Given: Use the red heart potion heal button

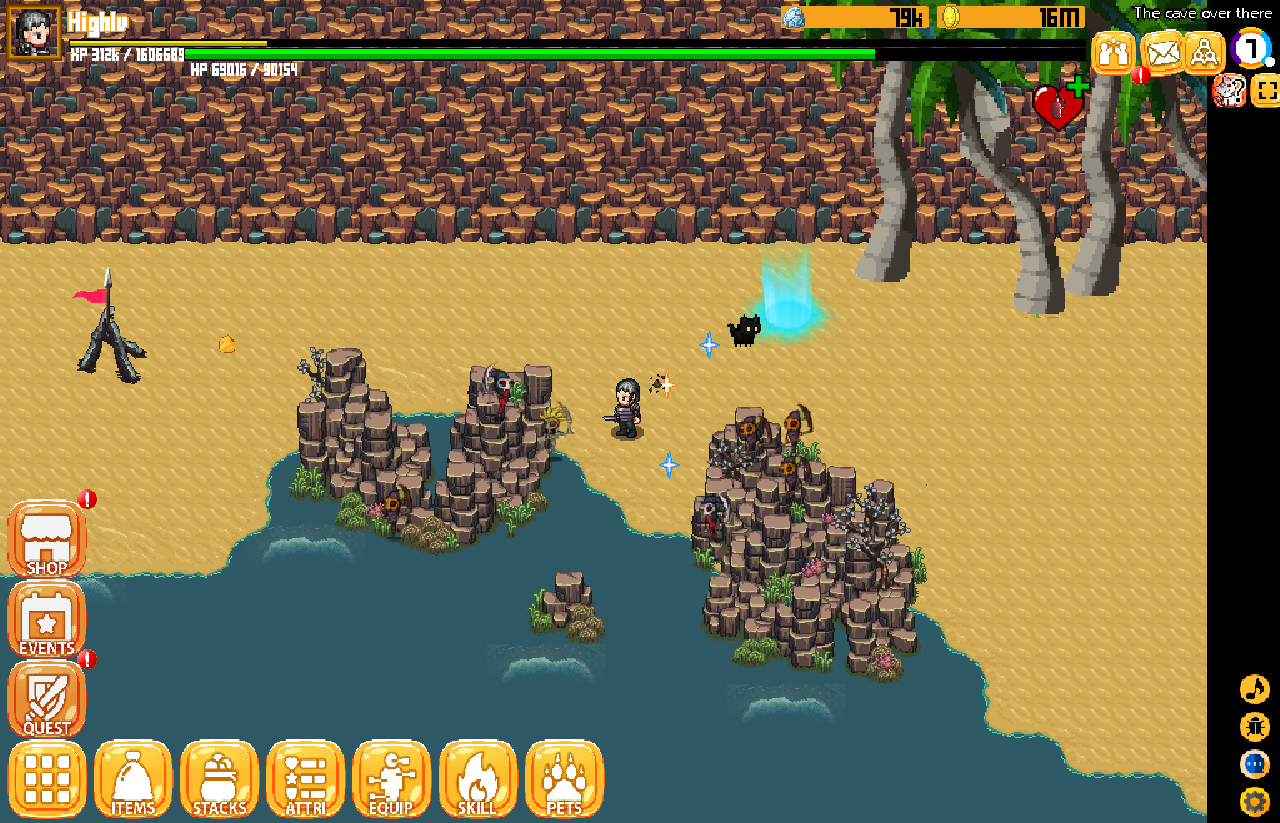Looking at the screenshot, I should click(1058, 105).
